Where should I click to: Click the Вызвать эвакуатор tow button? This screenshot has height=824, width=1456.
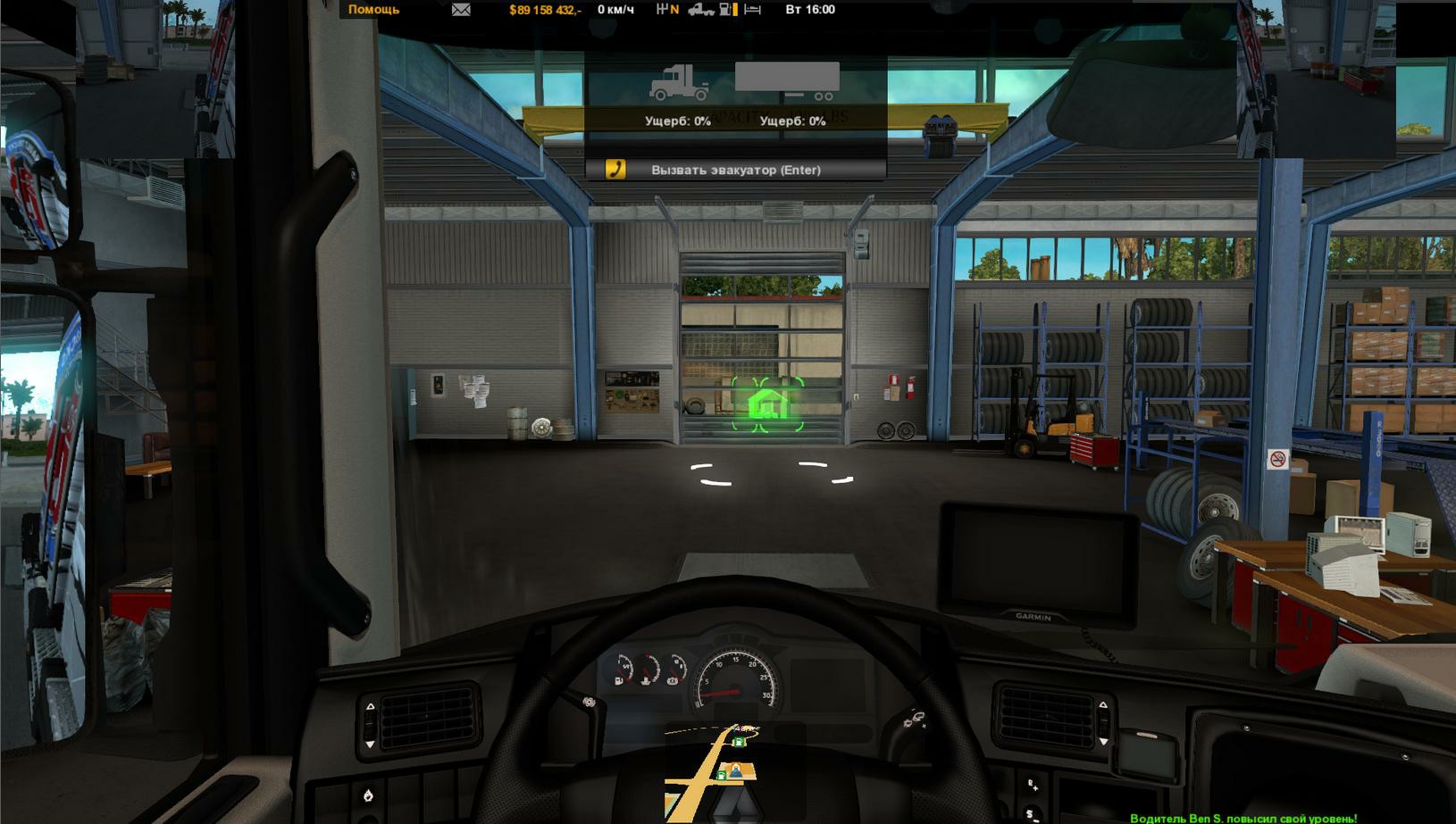(735, 170)
